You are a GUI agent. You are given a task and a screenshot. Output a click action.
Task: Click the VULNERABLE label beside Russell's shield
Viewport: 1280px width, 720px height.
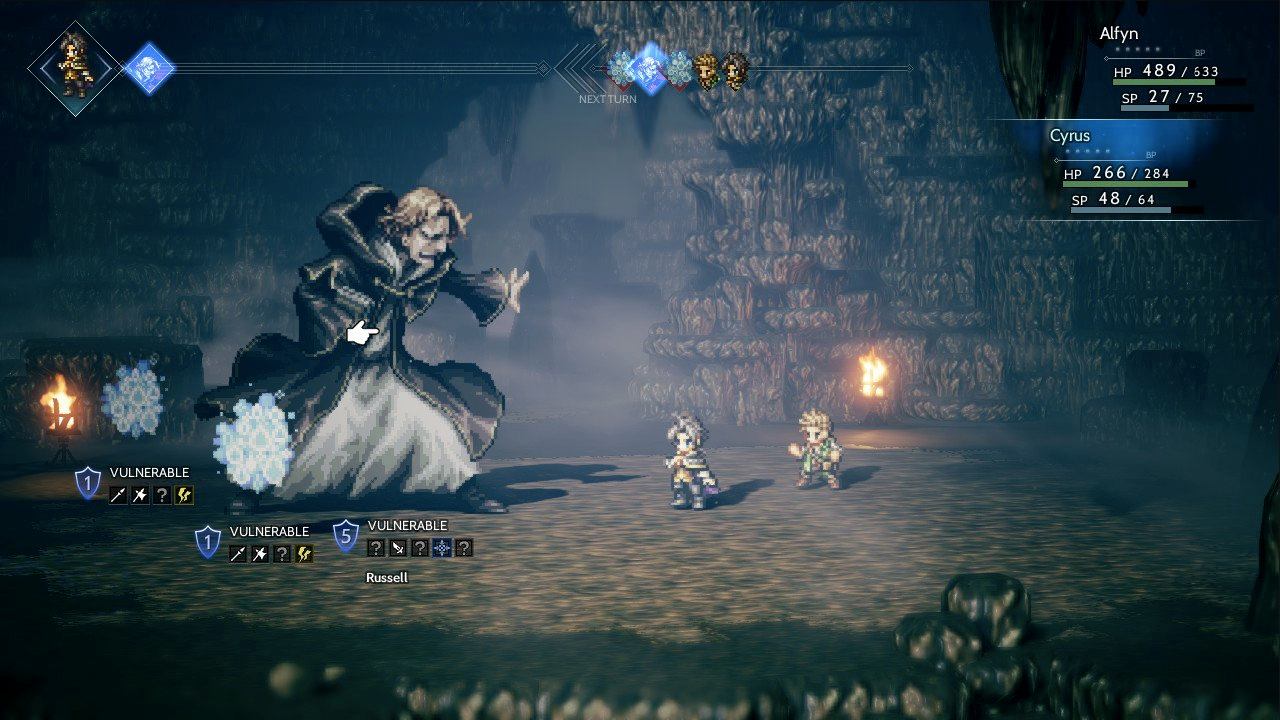pyautogui.click(x=406, y=525)
